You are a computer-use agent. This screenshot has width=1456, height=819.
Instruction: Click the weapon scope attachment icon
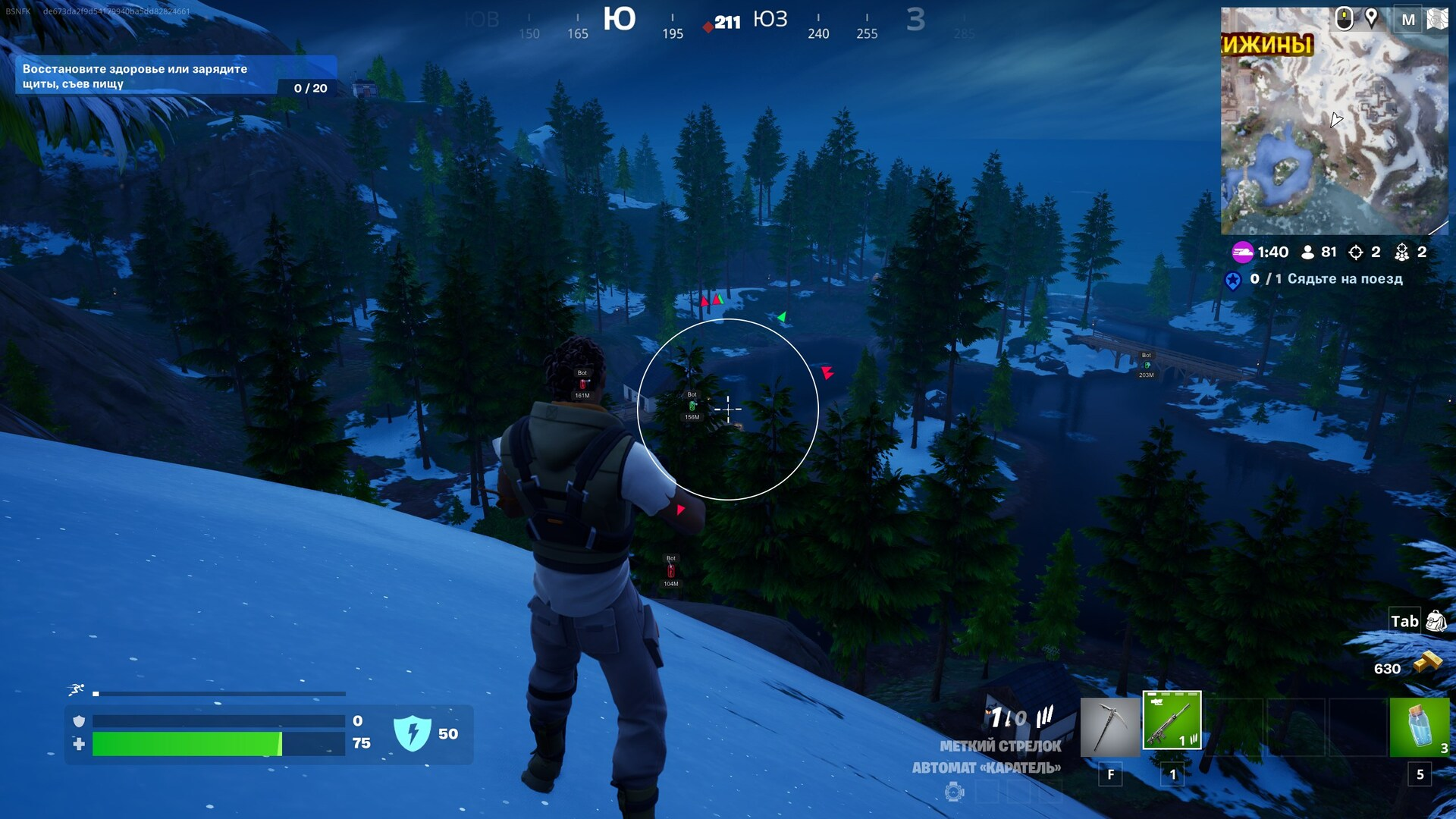[955, 792]
